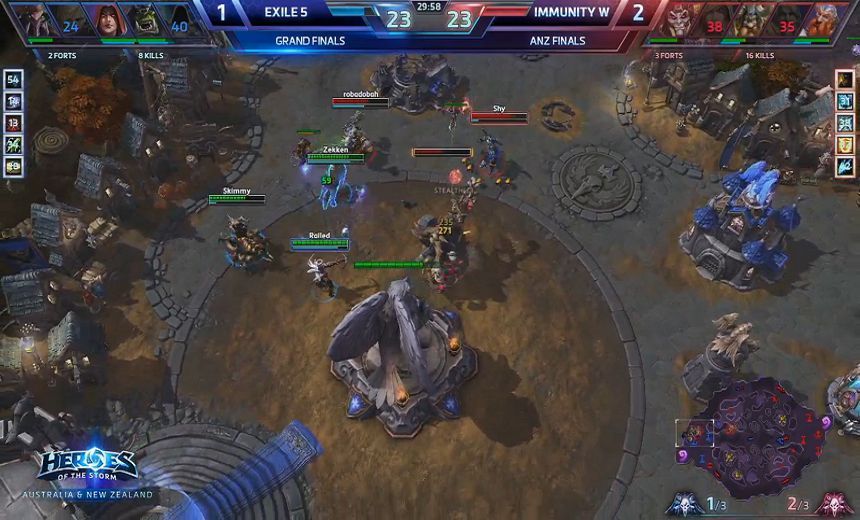This screenshot has height=520, width=860.
Task: Choose the dead red hero with timer 38
Action: pos(714,26)
